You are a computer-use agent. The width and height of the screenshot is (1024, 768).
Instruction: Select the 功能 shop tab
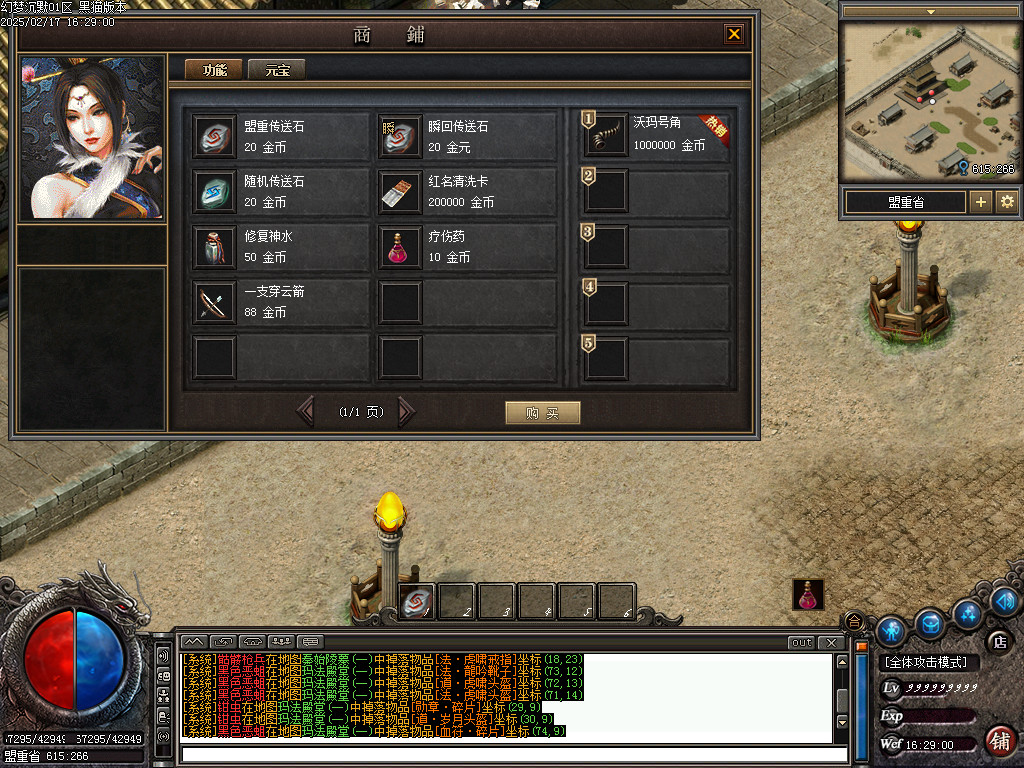coord(215,70)
